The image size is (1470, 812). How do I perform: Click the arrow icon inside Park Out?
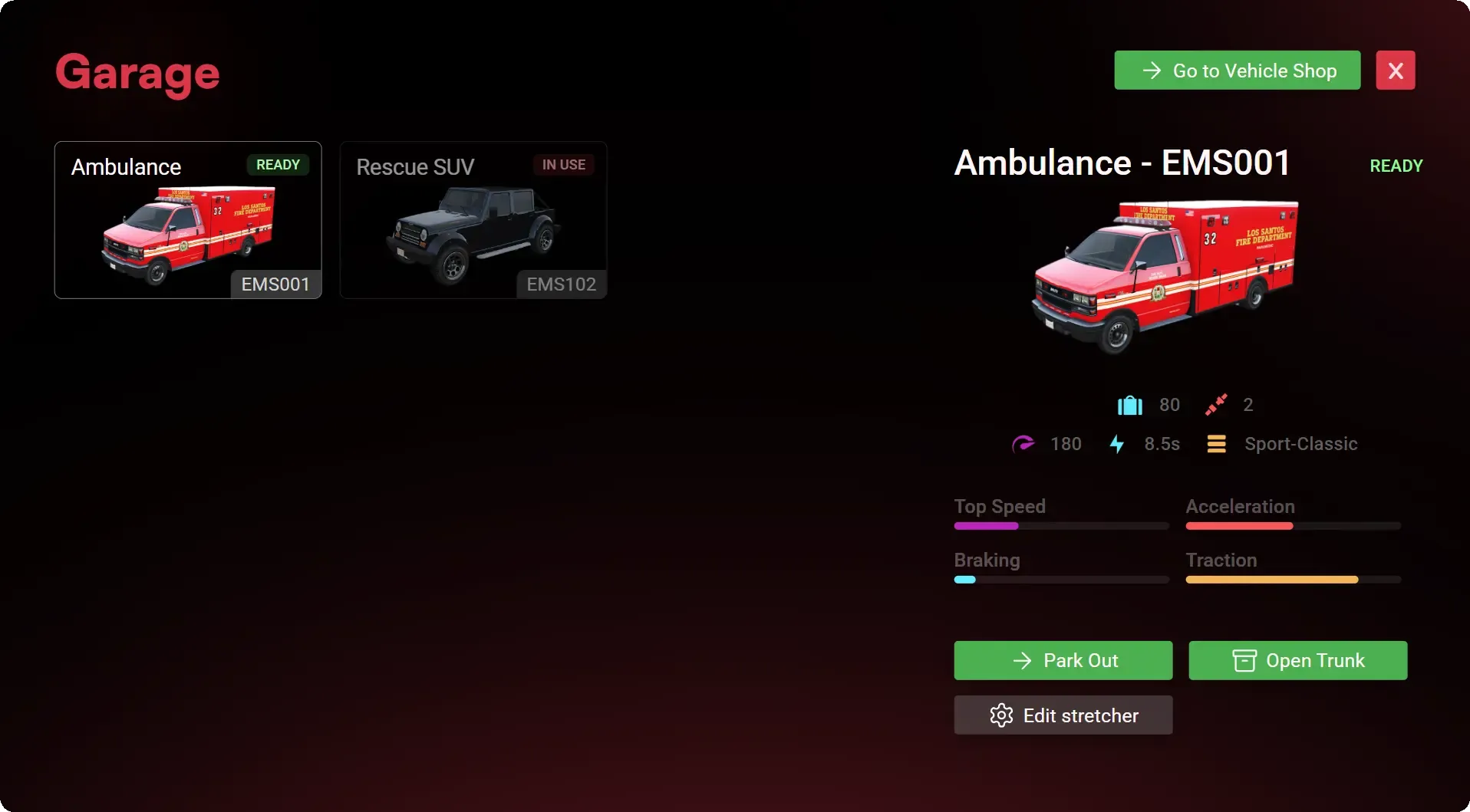1023,660
